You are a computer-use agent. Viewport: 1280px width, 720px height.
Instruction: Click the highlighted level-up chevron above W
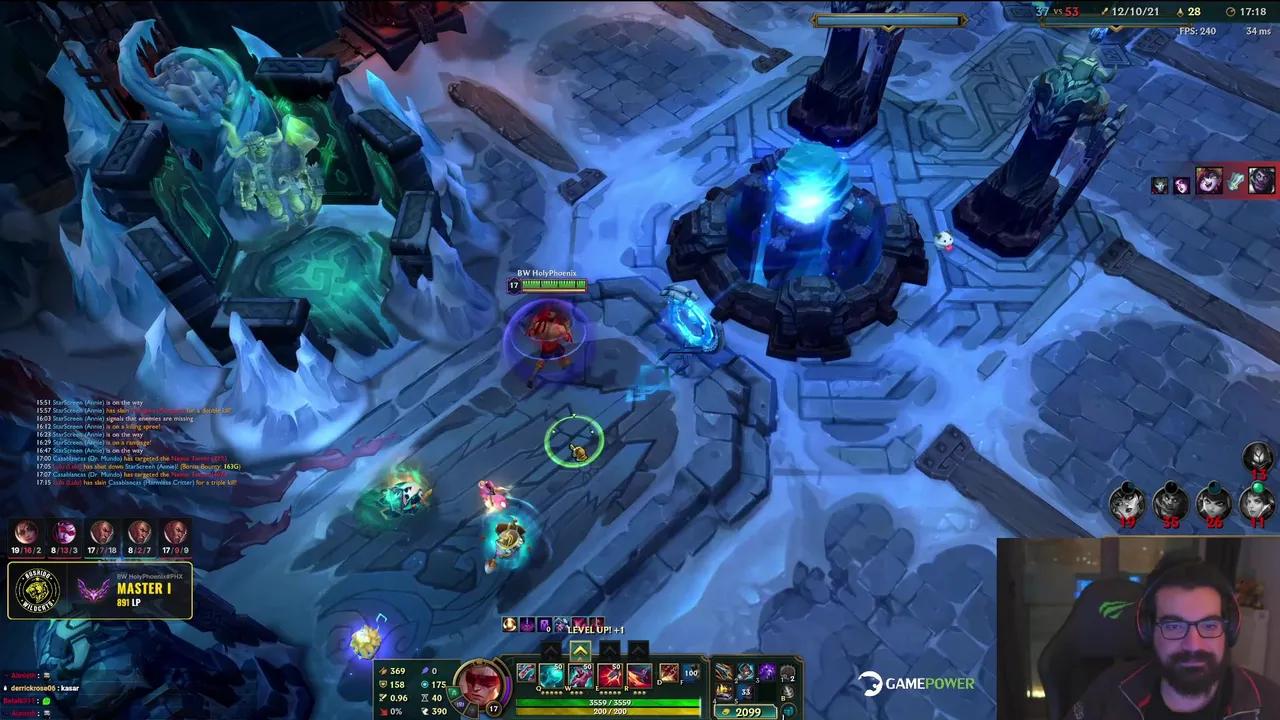coord(580,648)
